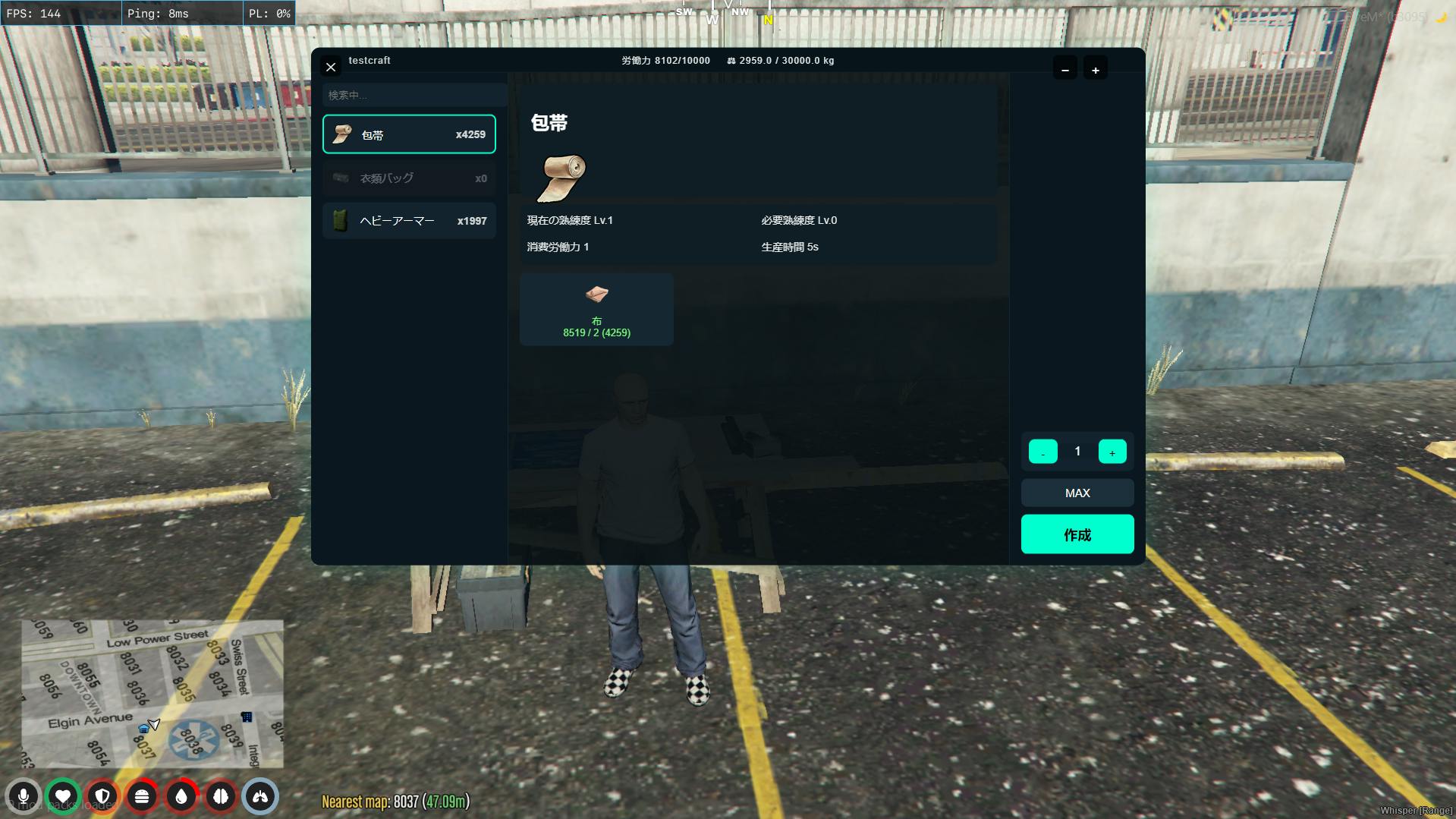This screenshot has height=819, width=1456.
Task: Choose the 衣類バッグ recipe row
Action: coord(409,178)
